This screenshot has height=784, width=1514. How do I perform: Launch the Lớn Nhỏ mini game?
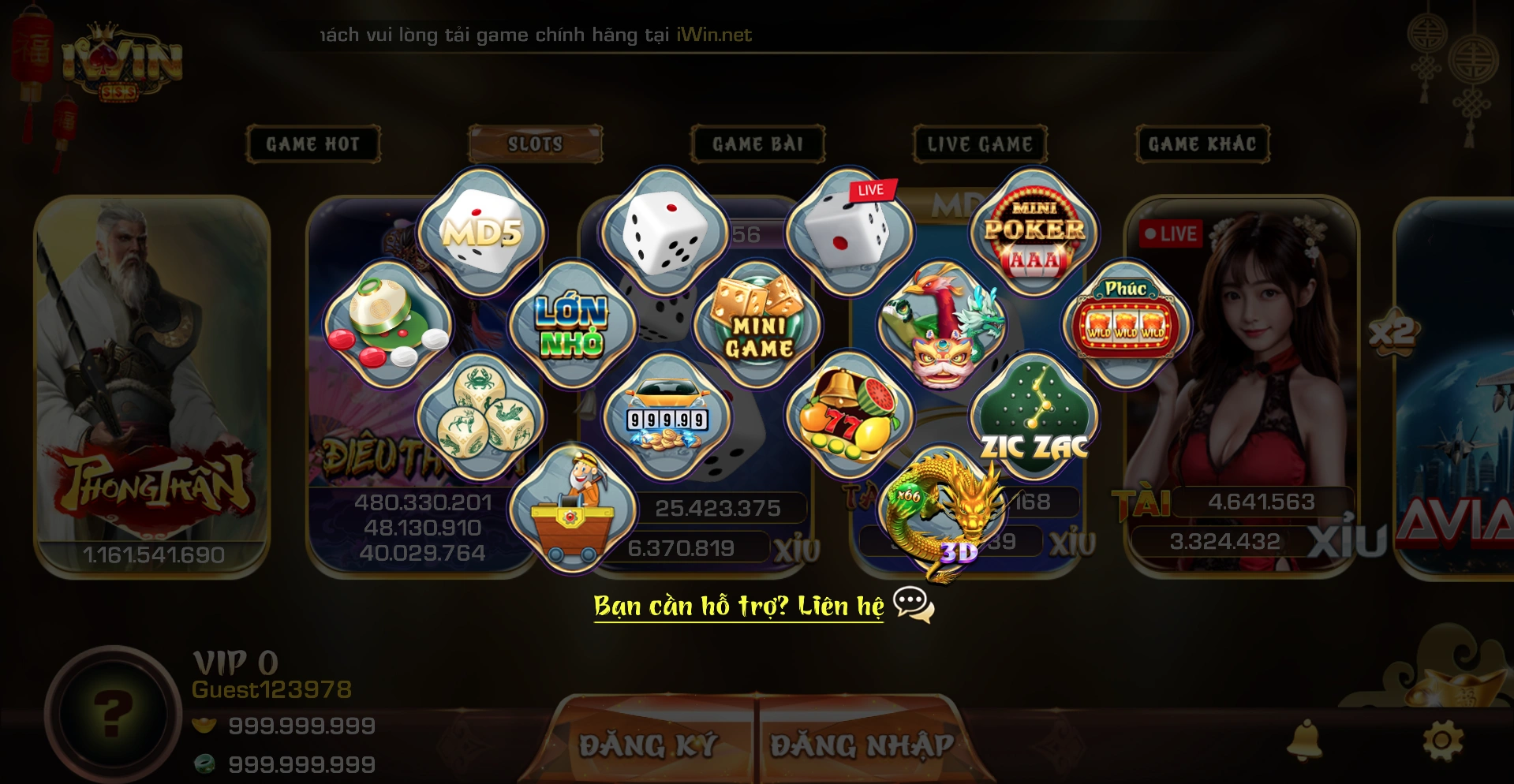(573, 325)
